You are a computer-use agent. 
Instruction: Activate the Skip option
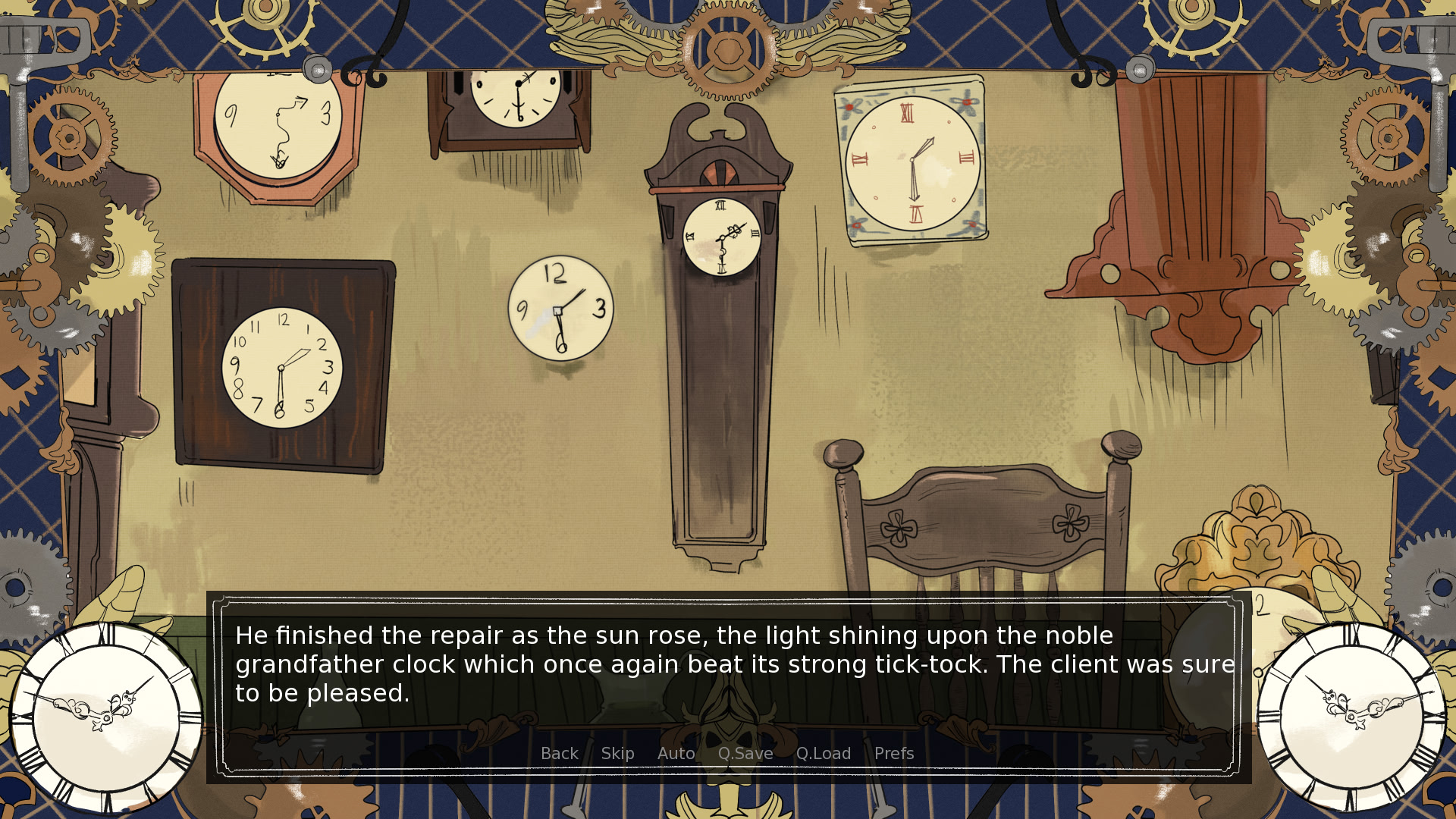coord(617,754)
